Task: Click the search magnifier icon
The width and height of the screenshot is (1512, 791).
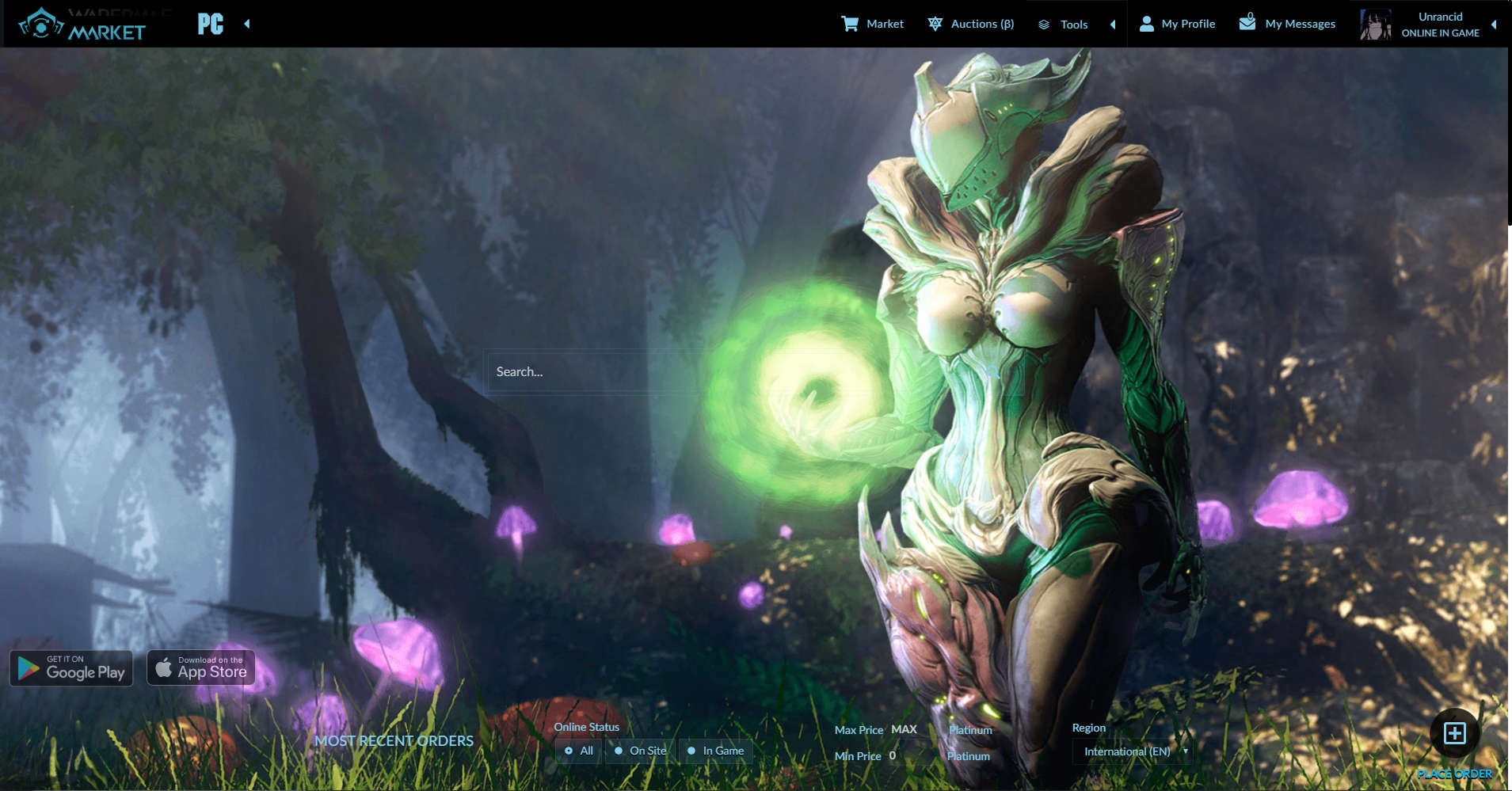Action: pos(991,371)
